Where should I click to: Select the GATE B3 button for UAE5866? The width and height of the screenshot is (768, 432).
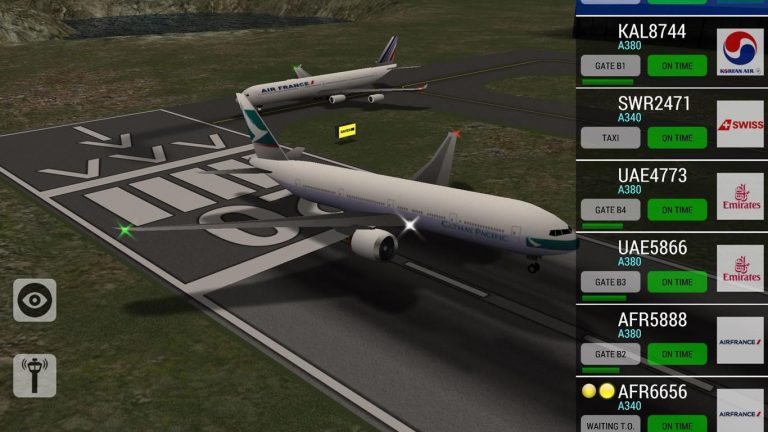611,282
